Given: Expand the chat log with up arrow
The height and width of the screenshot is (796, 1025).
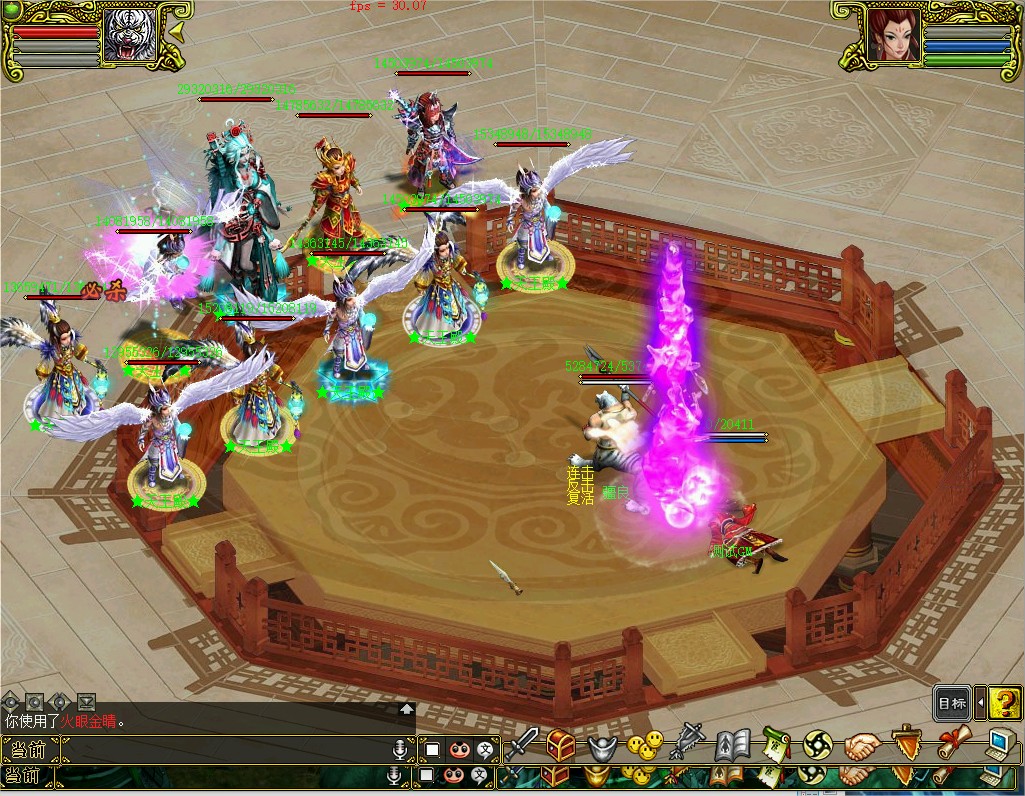Looking at the screenshot, I should tap(407, 709).
